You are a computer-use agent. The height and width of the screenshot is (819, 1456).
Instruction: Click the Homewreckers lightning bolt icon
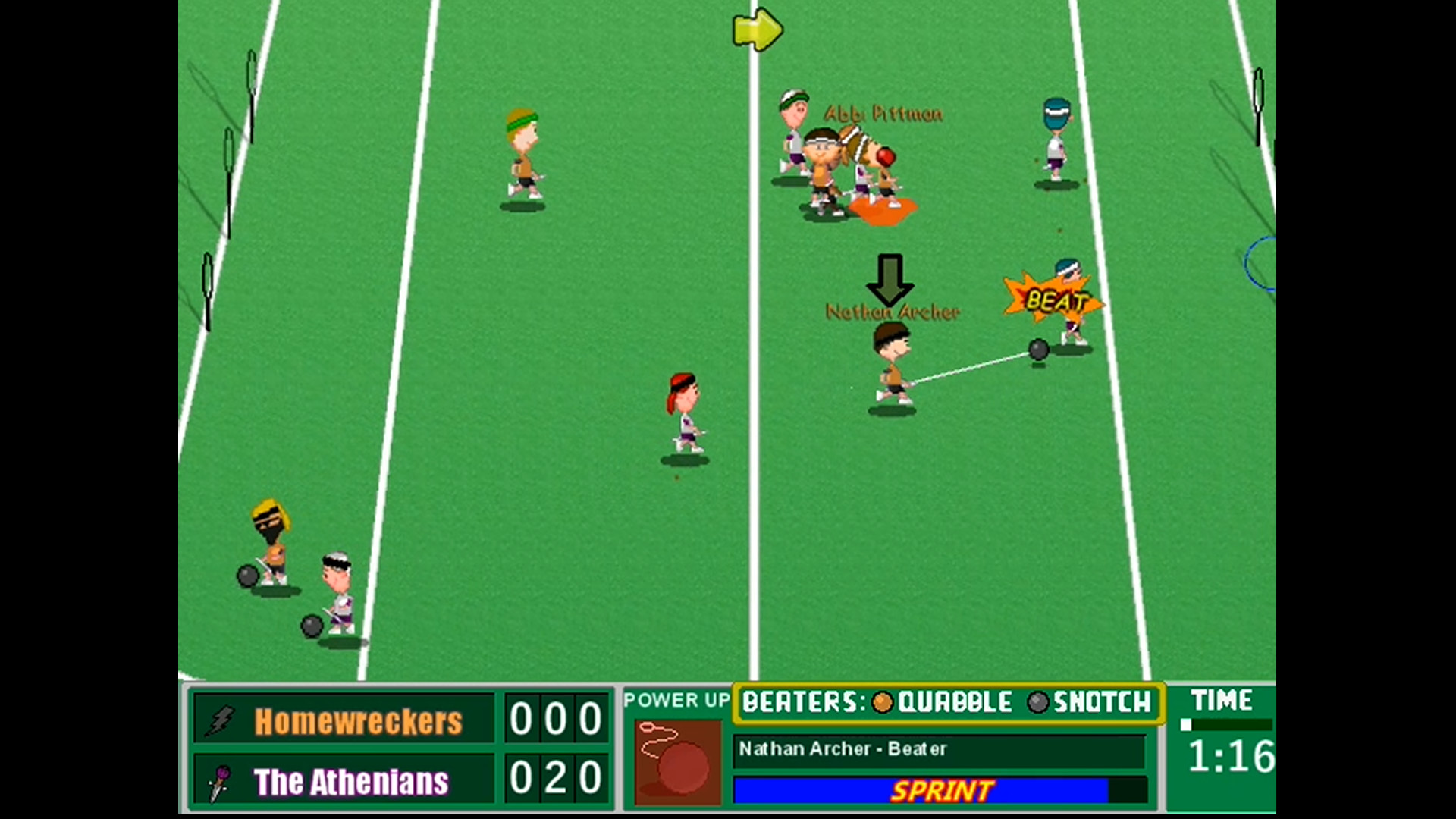click(x=219, y=719)
